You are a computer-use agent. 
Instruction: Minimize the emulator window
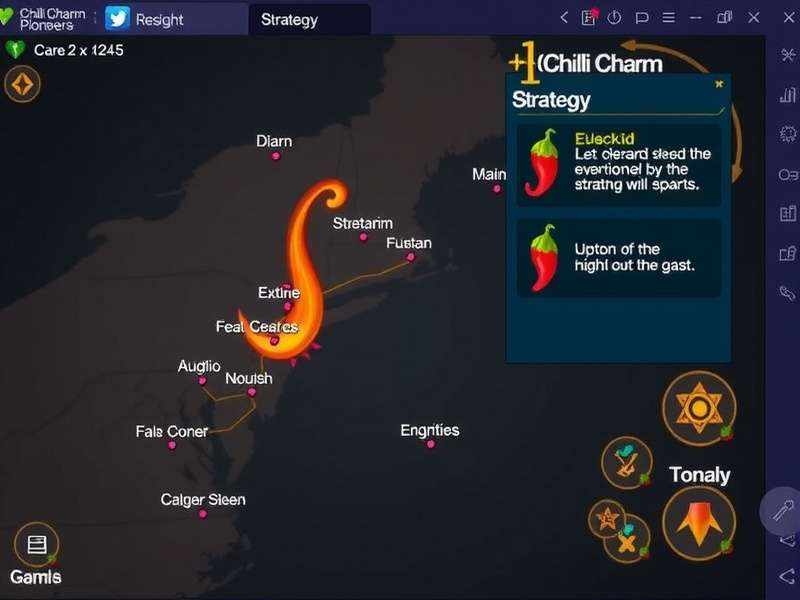(x=694, y=17)
